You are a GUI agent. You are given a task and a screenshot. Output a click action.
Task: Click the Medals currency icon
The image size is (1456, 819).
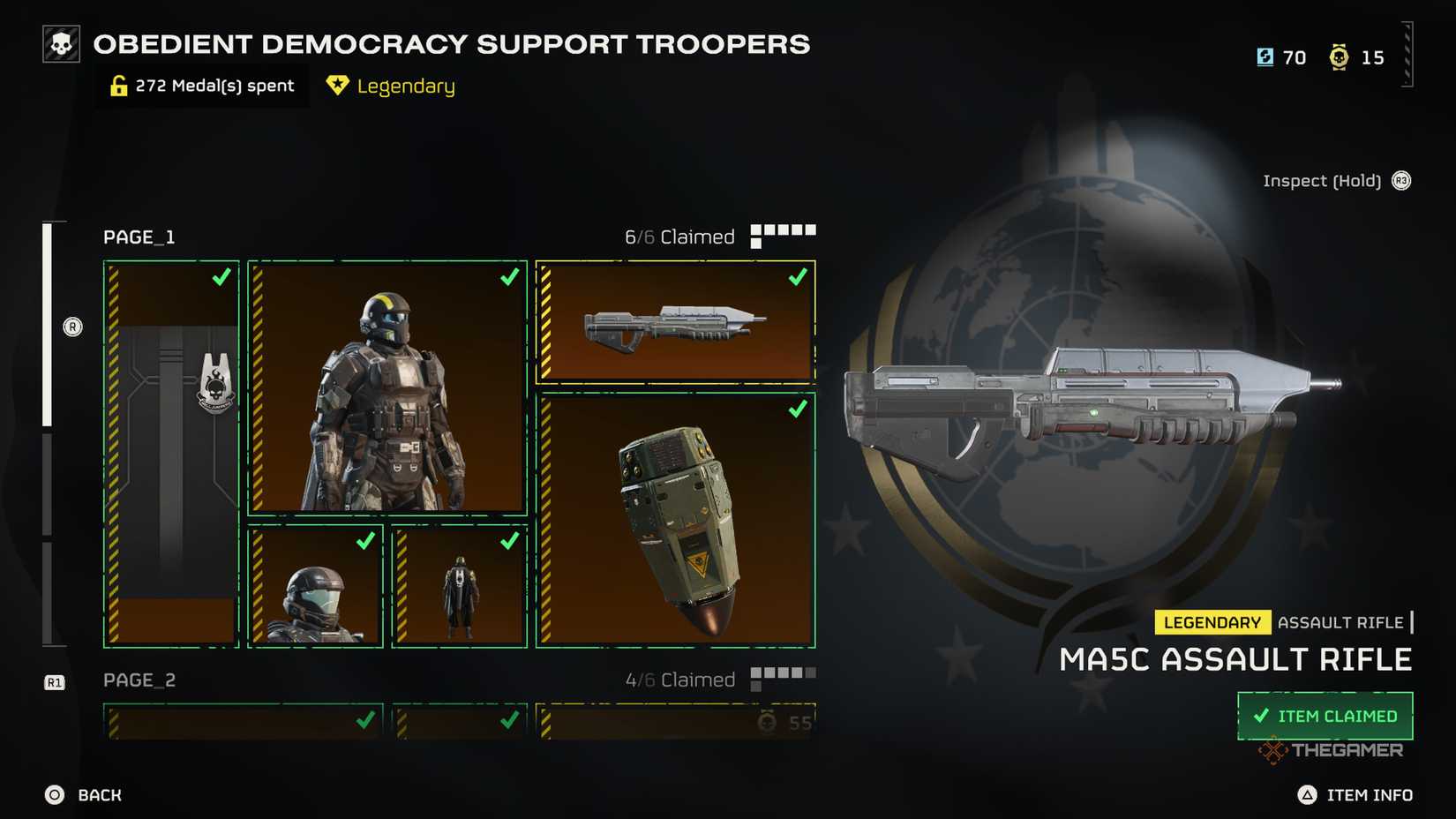1339,56
